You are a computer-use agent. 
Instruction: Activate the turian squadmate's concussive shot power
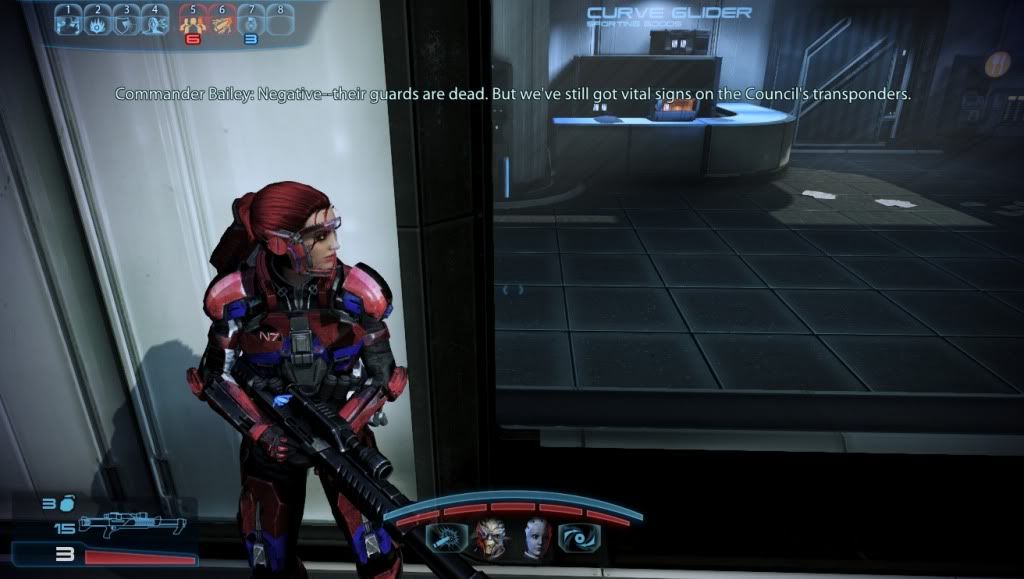(x=443, y=538)
